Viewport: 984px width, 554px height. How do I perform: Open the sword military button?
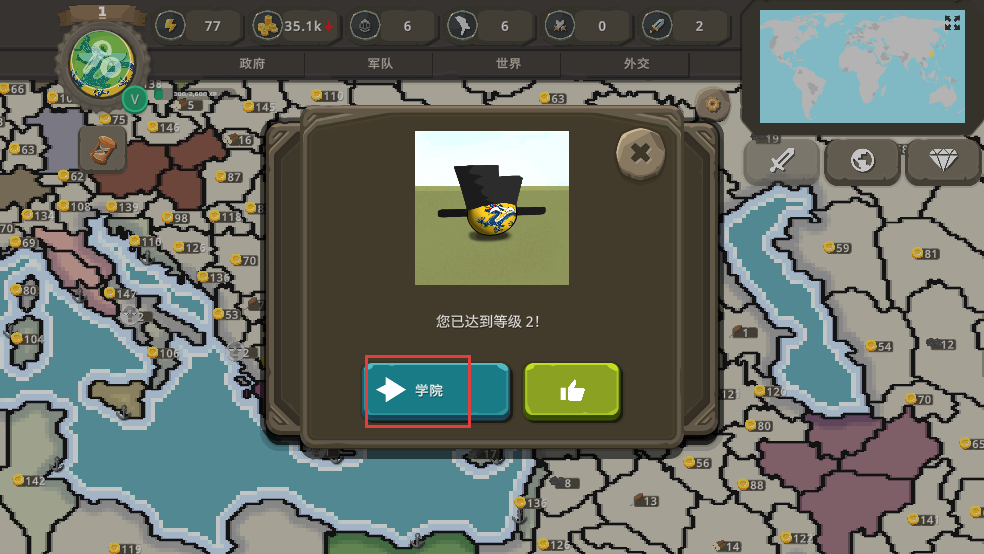click(781, 161)
